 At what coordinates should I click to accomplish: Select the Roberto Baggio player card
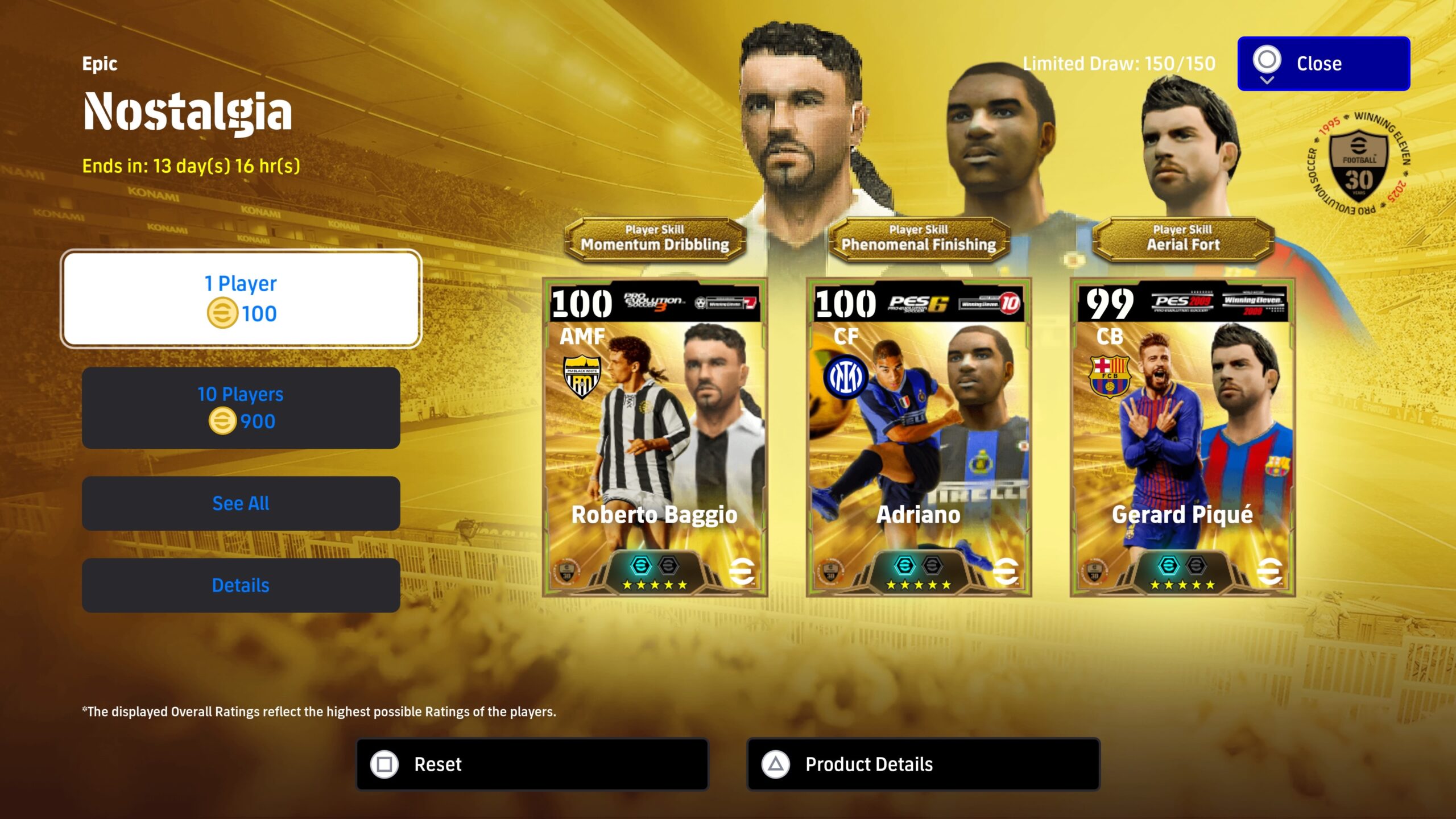(x=655, y=437)
